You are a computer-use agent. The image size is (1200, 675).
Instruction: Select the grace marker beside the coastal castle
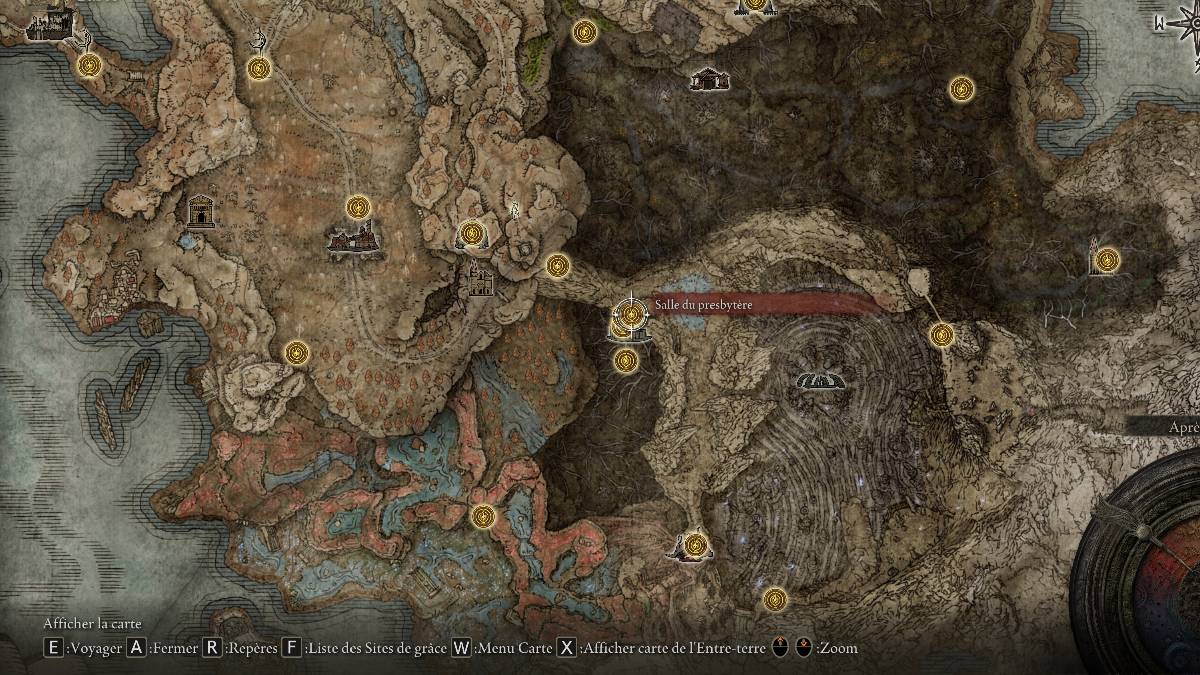click(90, 66)
